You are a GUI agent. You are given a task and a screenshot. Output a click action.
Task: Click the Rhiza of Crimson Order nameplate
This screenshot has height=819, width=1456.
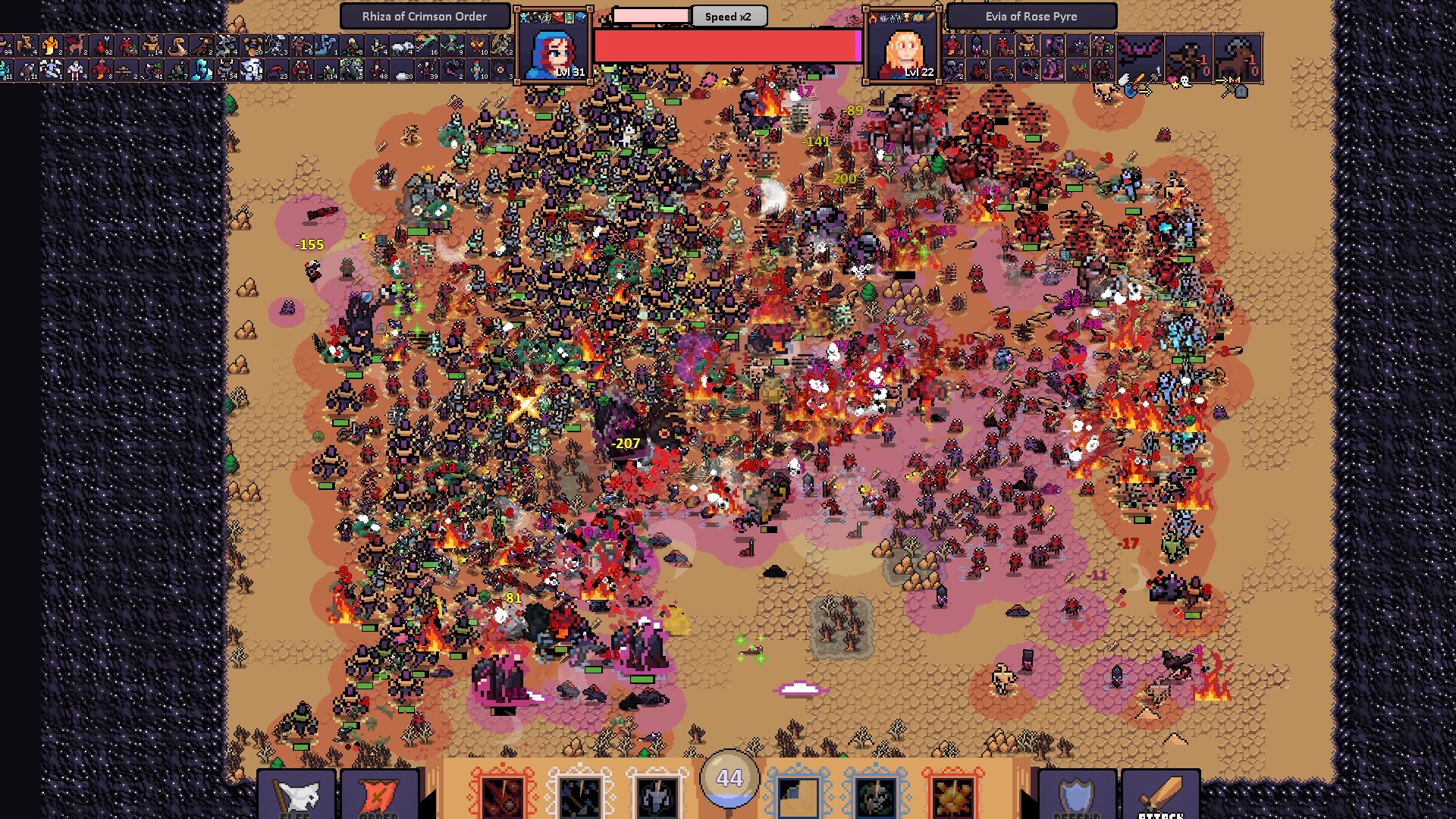click(x=425, y=16)
